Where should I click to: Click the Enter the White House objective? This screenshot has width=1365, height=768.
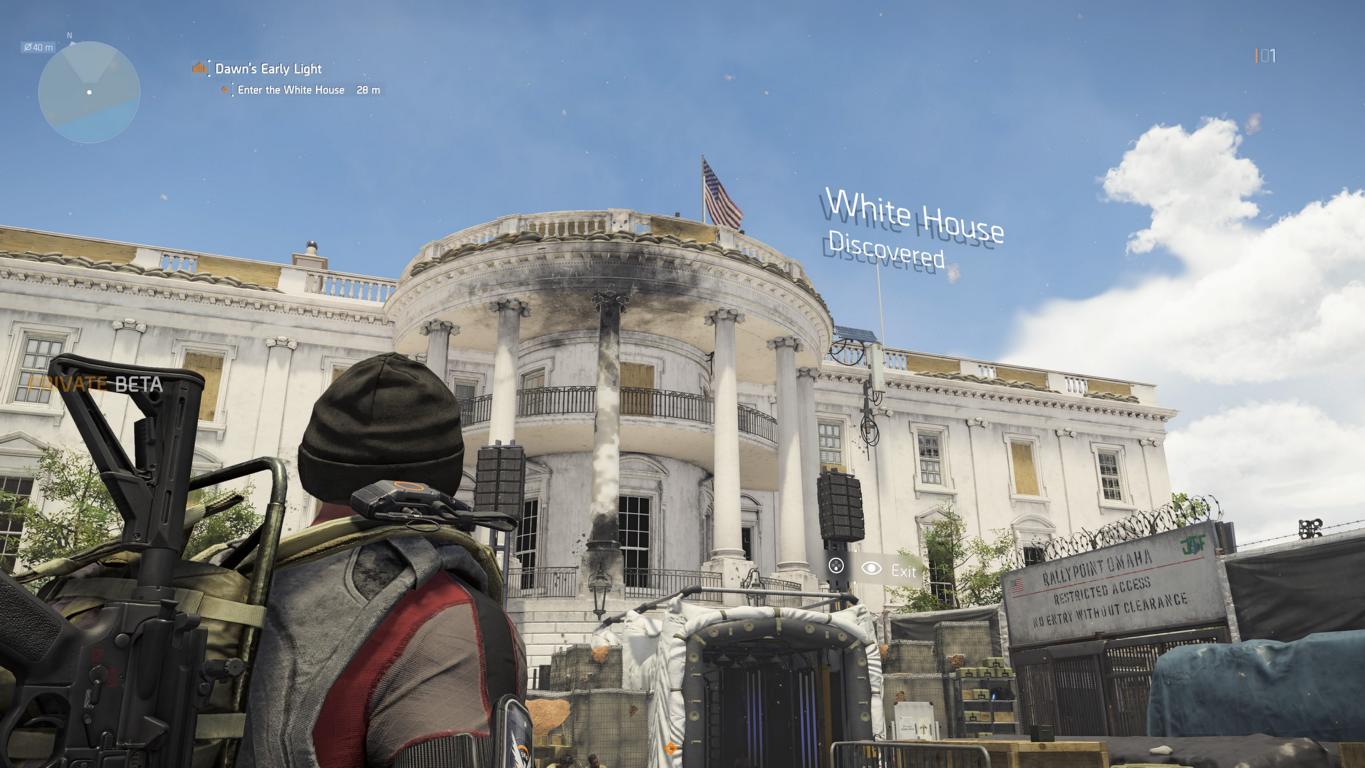click(290, 90)
